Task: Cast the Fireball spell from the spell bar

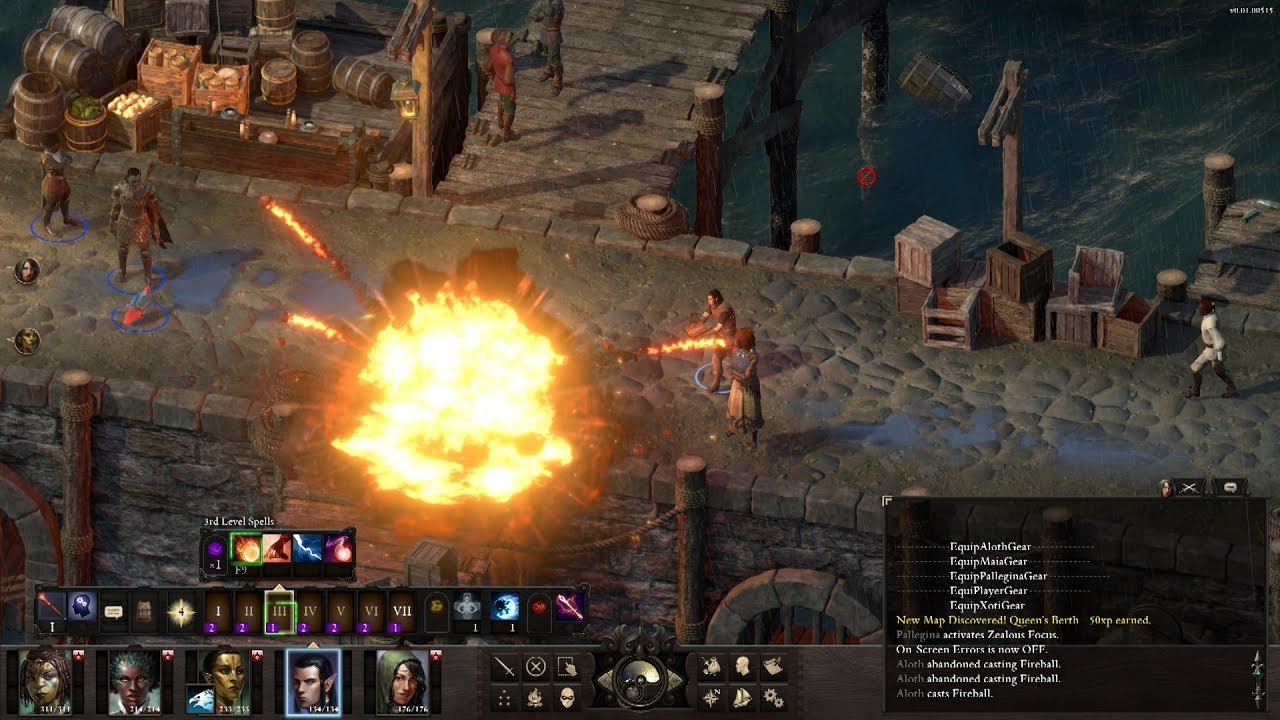Action: click(x=245, y=549)
